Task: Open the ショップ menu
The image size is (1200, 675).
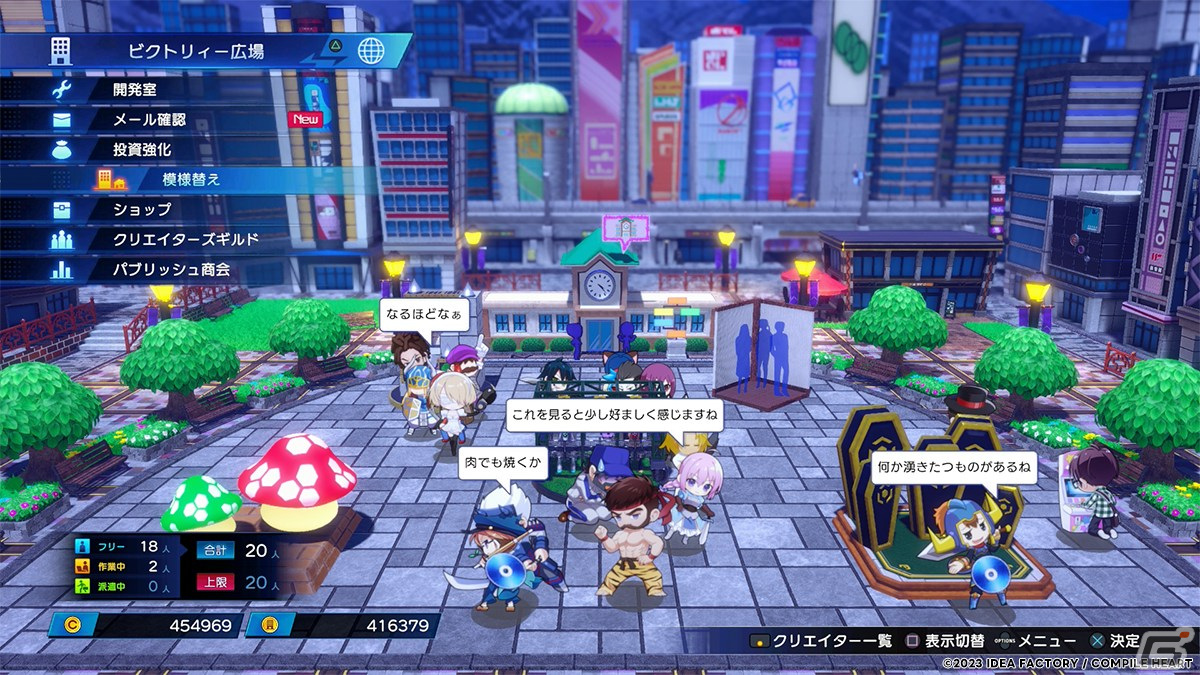Action: pos(142,210)
